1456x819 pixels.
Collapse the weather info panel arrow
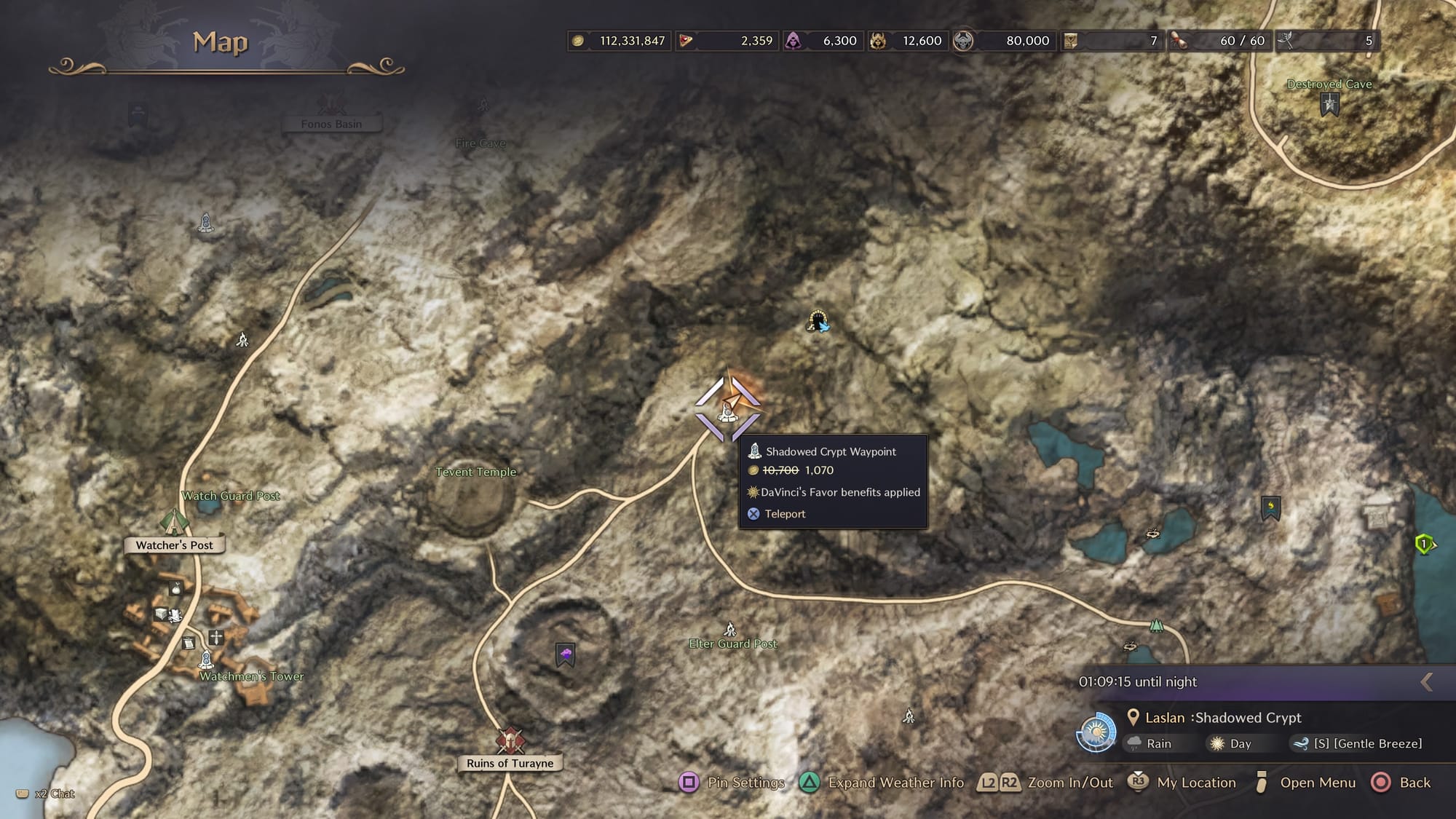(x=1427, y=681)
